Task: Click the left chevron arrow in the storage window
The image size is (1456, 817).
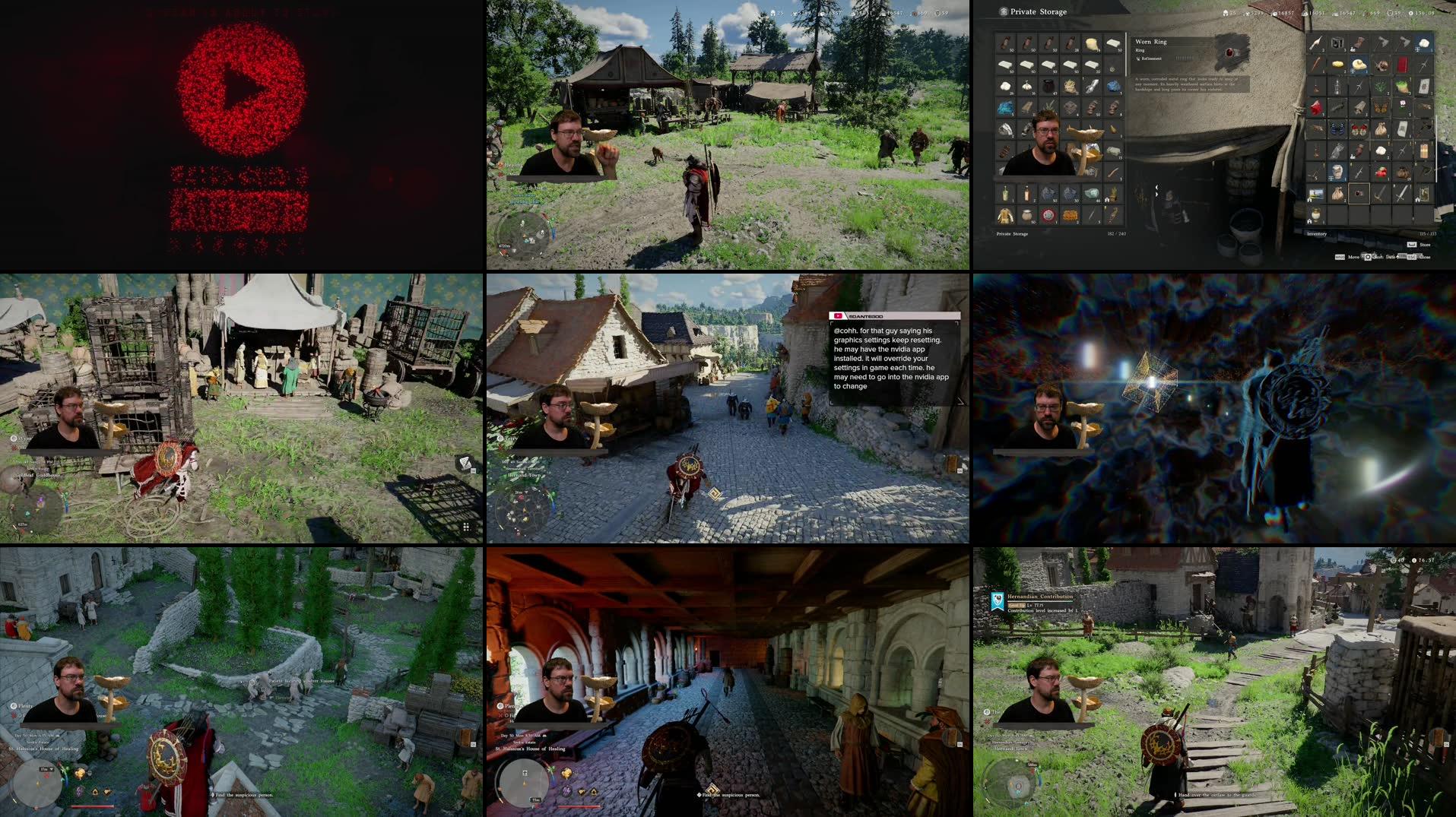Action: [x=1156, y=188]
